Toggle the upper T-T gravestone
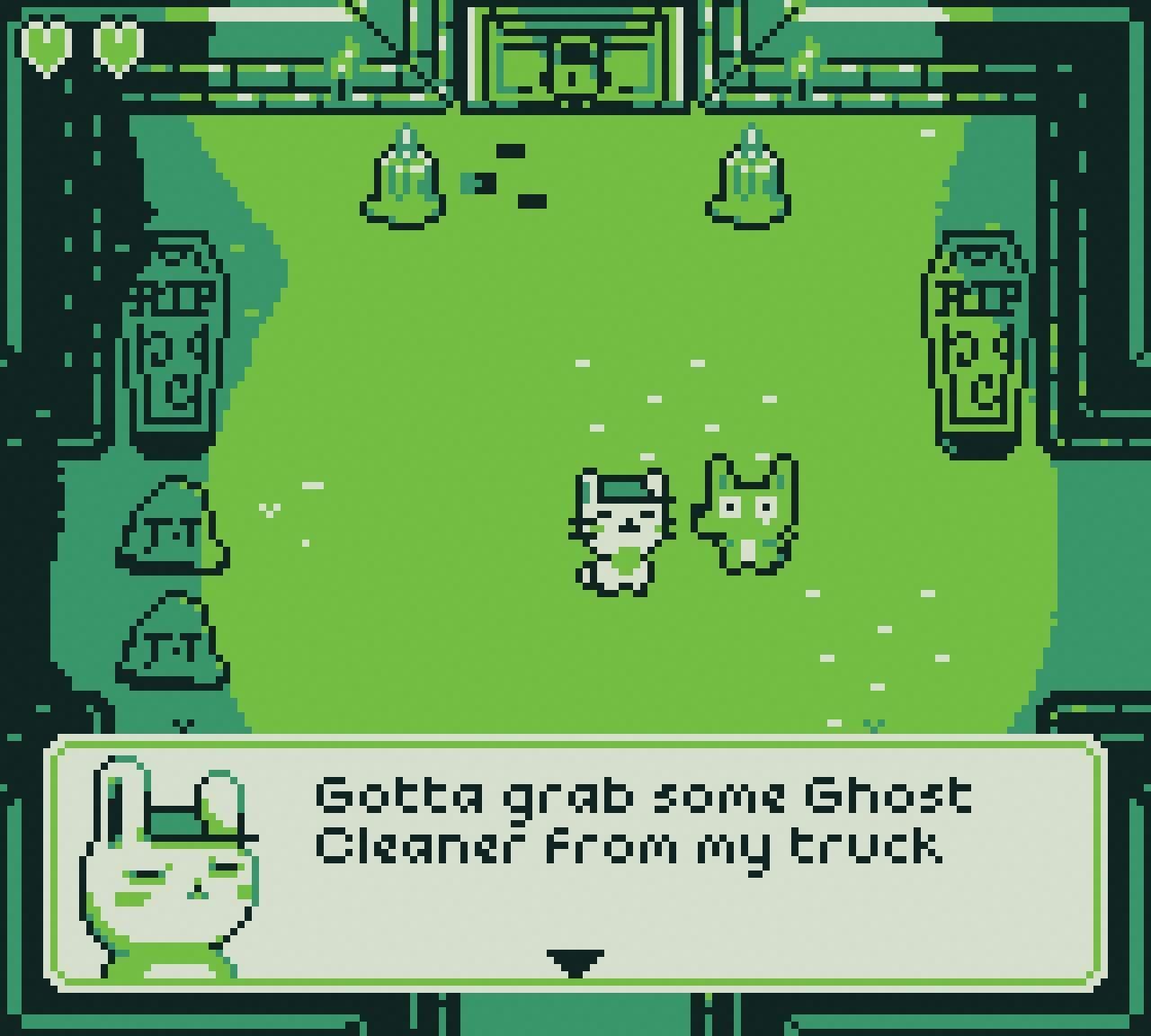The image size is (1151, 1036). (x=171, y=531)
